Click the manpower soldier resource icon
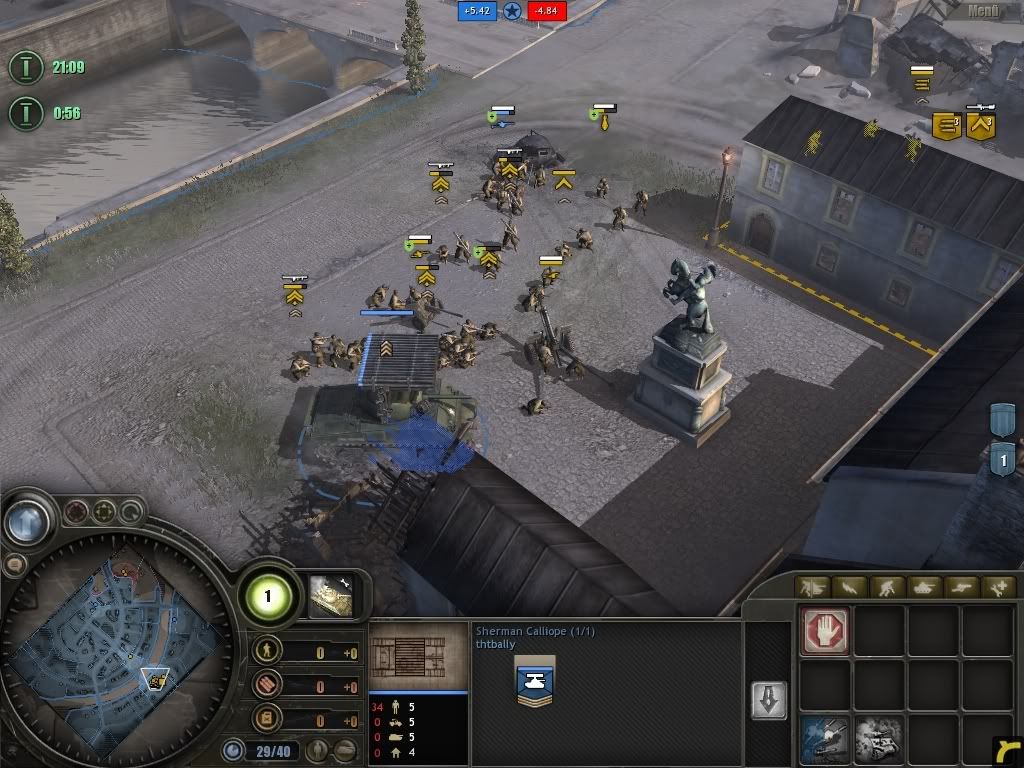The image size is (1024, 768). (267, 652)
